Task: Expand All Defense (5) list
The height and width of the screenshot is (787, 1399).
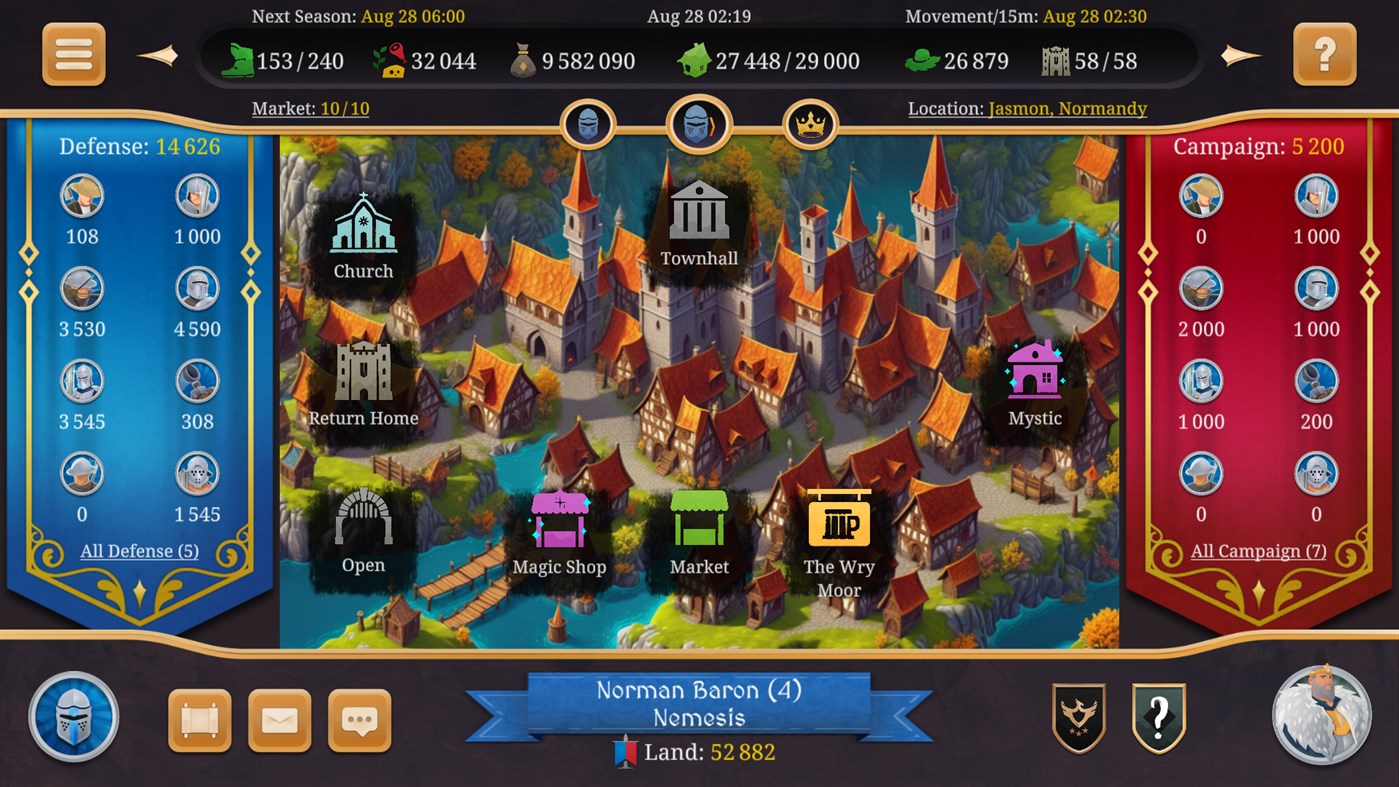Action: (137, 551)
